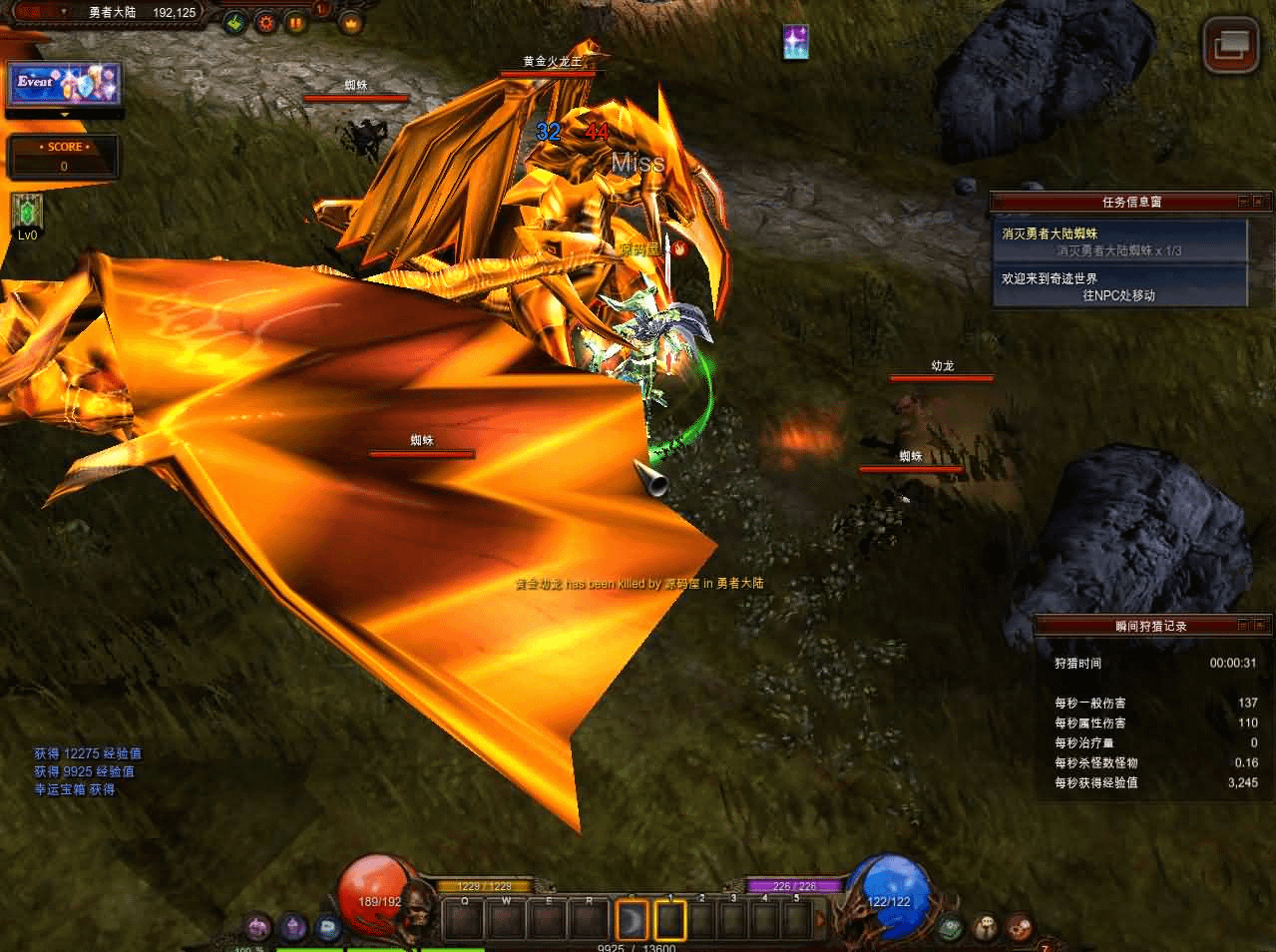Open the Event banner
The width and height of the screenshot is (1276, 952).
65,85
